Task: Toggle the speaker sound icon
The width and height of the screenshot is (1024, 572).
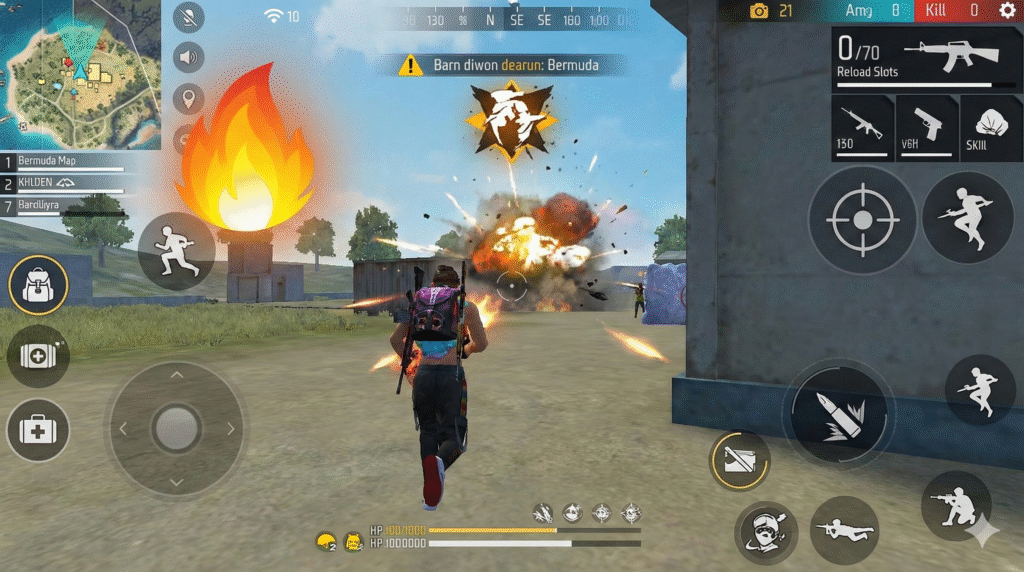Action: pos(188,58)
